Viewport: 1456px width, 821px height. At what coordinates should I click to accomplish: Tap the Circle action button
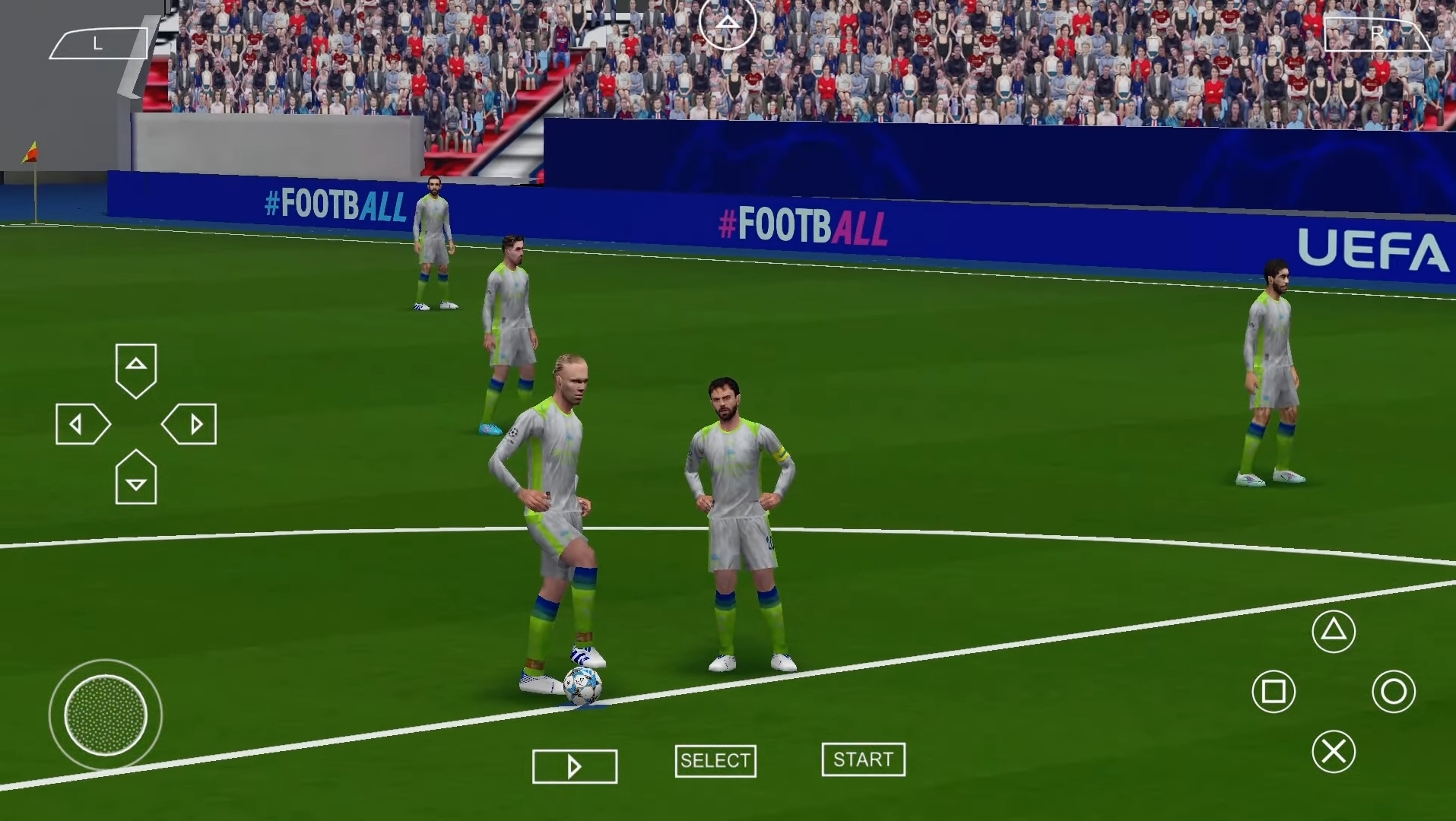[x=1394, y=692]
